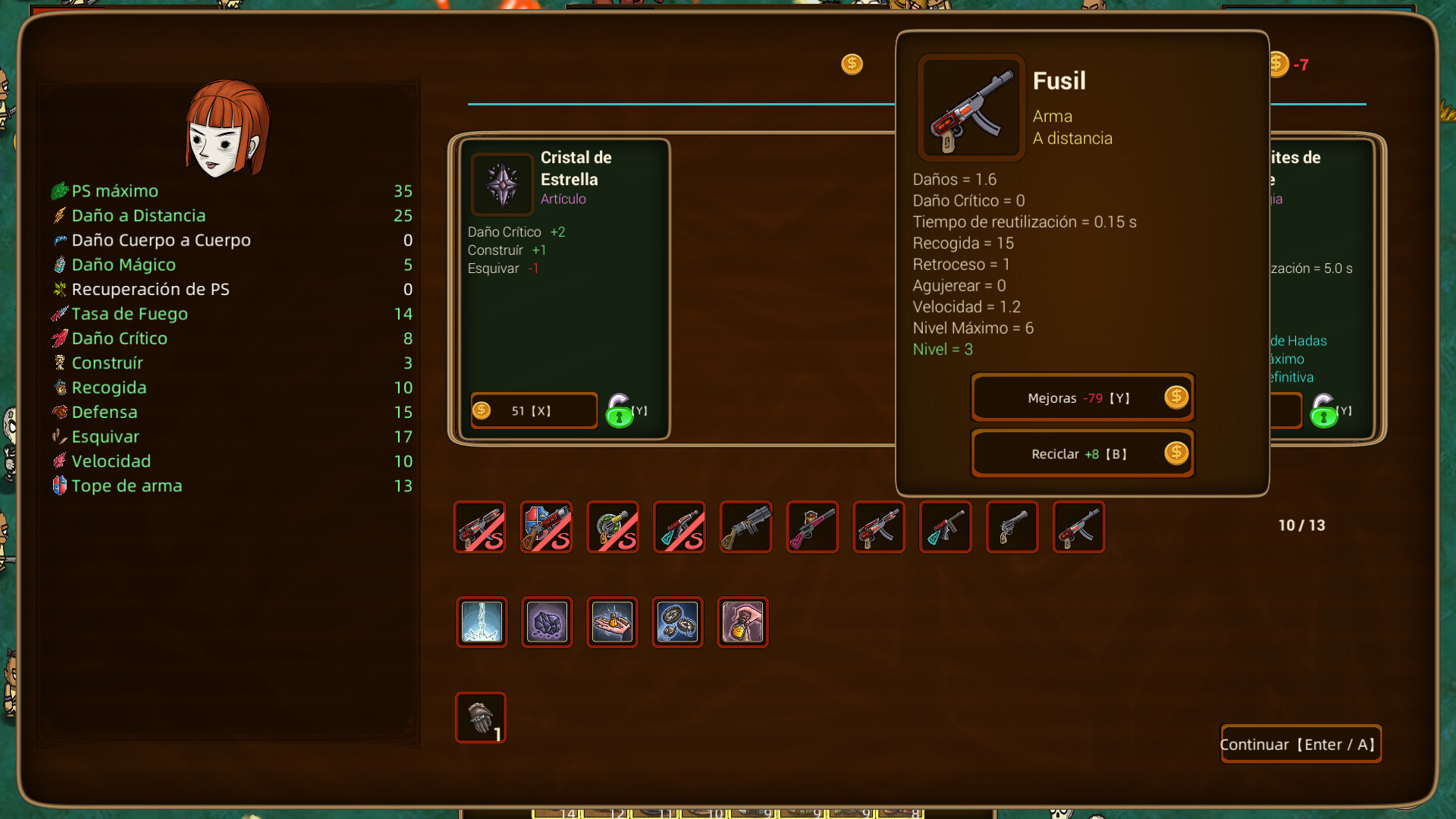This screenshot has height=819, width=1456.
Task: Click the Mejoras -79 upgrade button
Action: tap(1082, 397)
